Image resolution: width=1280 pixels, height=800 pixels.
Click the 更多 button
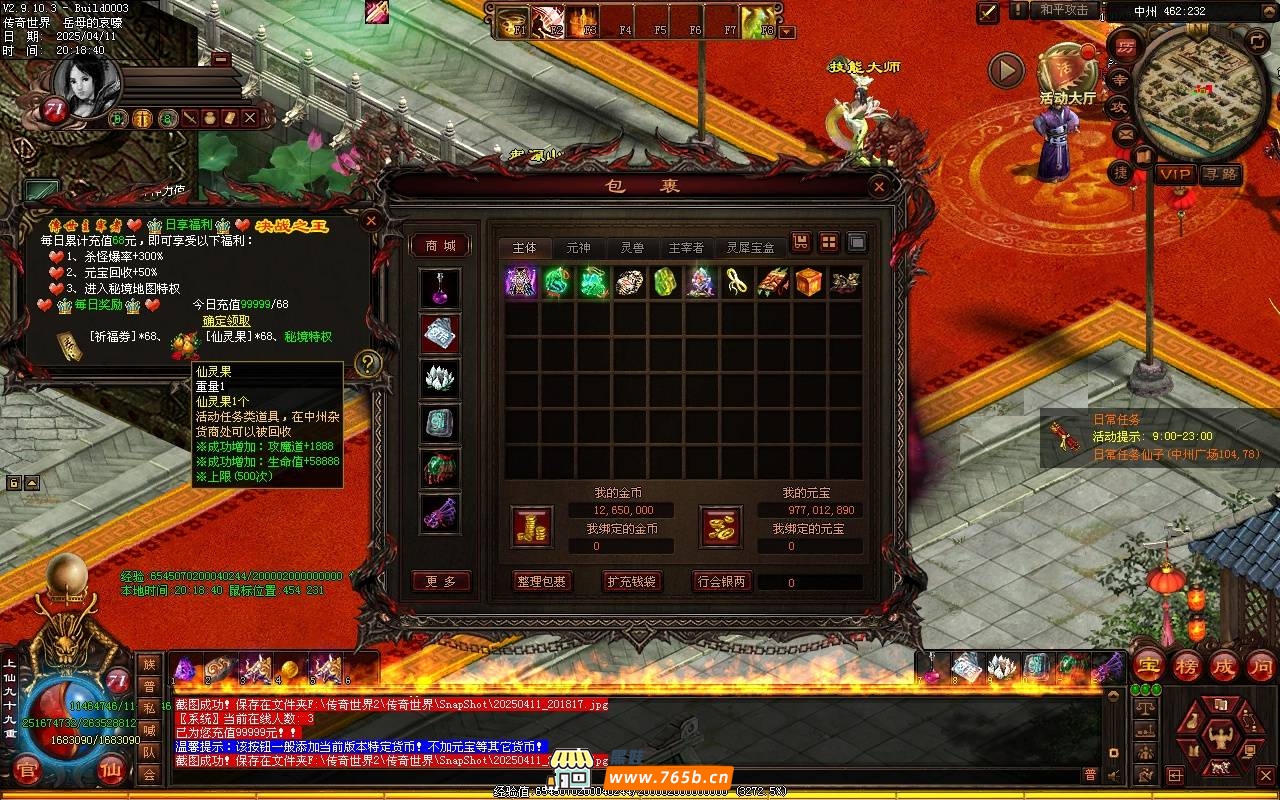[x=440, y=582]
